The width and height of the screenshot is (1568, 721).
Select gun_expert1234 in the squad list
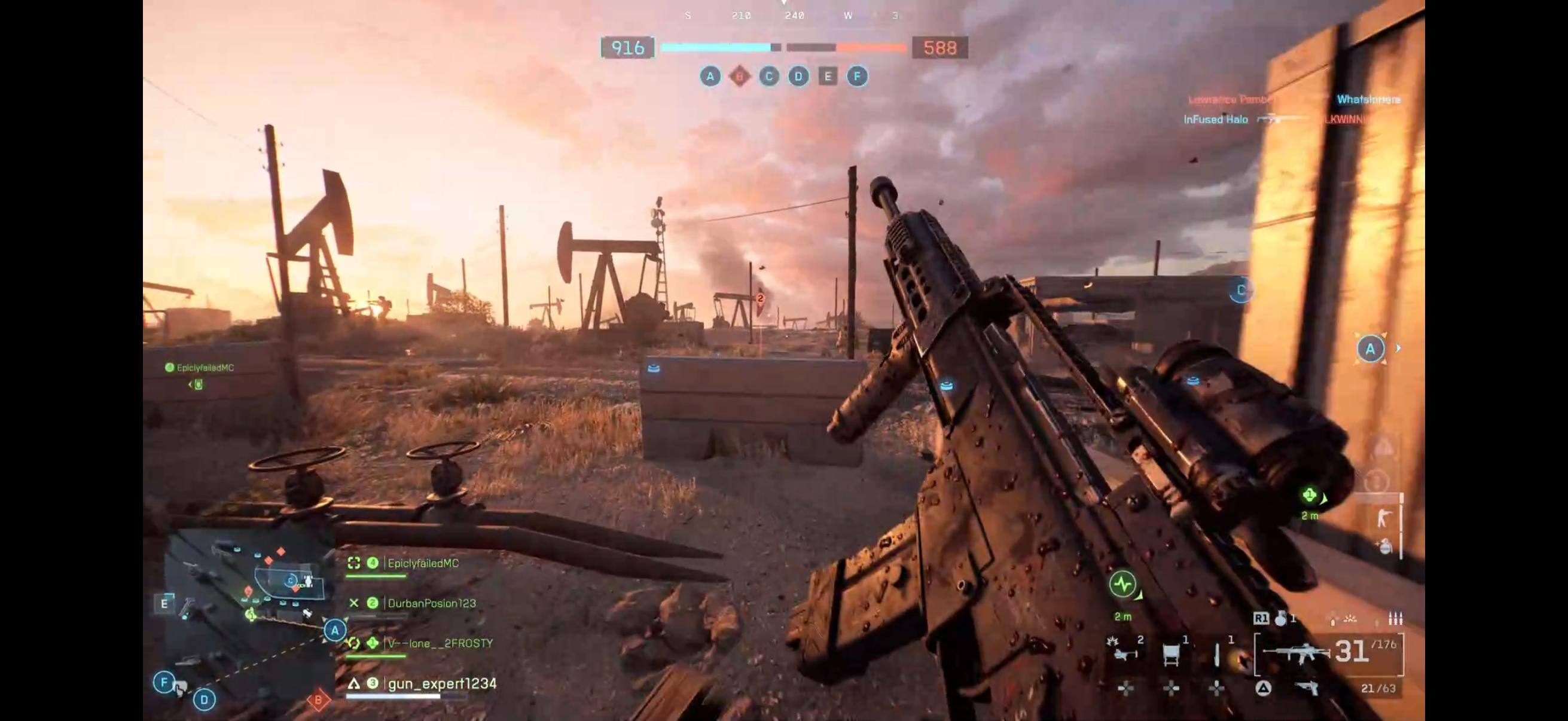click(442, 684)
